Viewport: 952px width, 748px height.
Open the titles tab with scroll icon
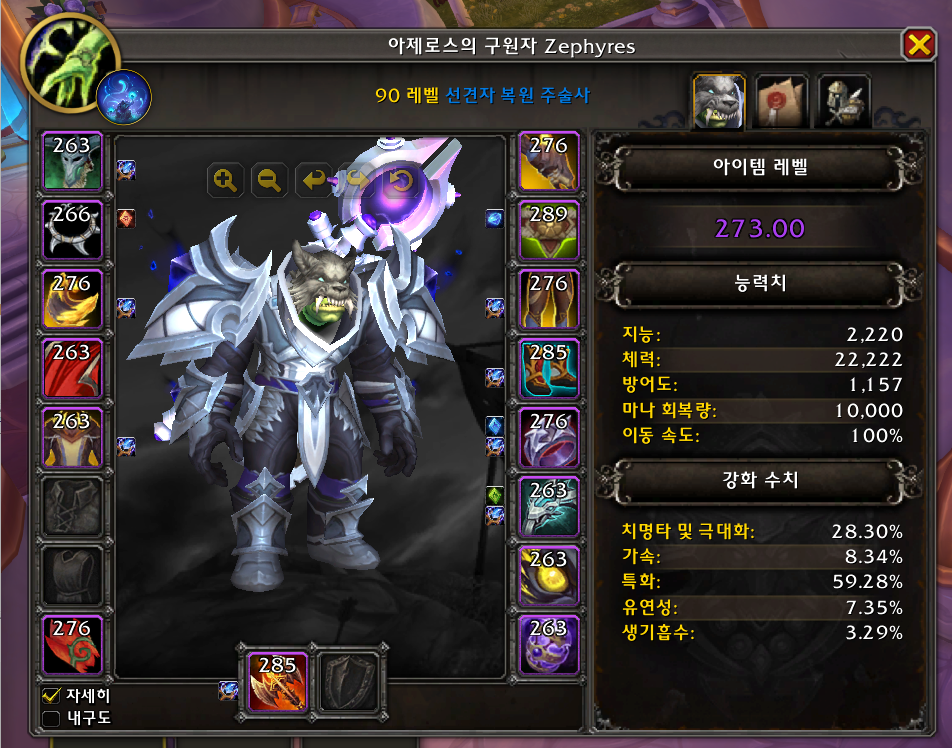tap(781, 100)
